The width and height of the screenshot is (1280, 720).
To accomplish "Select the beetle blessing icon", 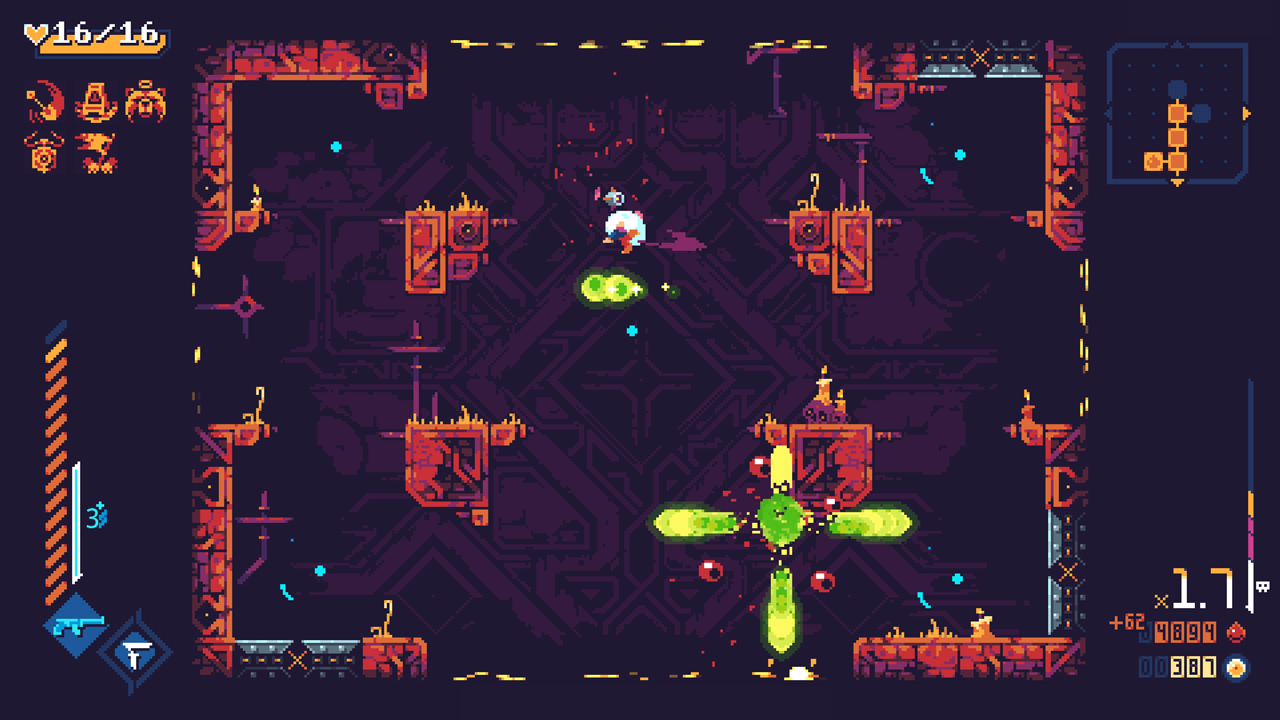I will pyautogui.click(x=146, y=101).
